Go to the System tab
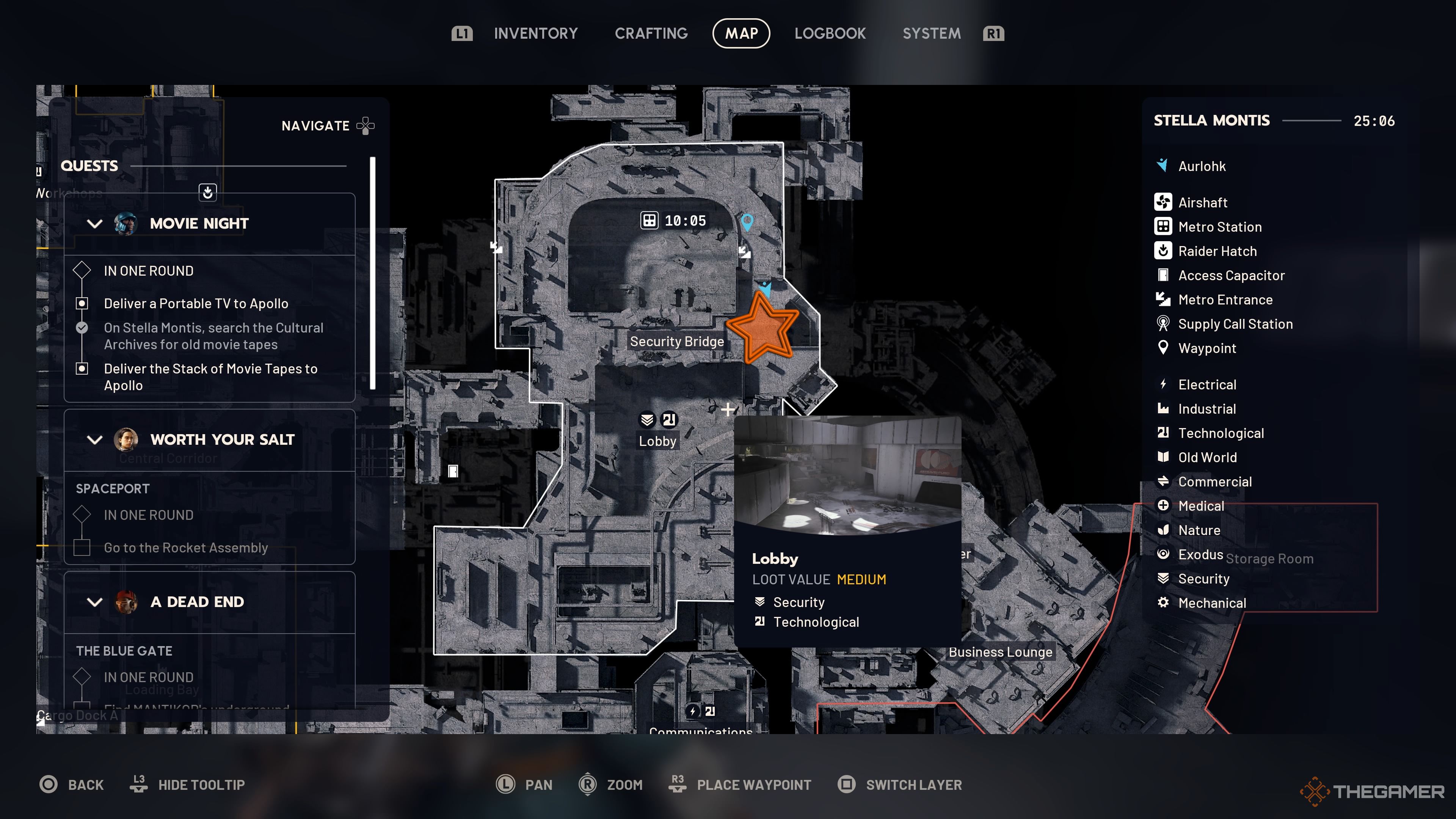This screenshot has width=1456, height=819. coord(931,33)
